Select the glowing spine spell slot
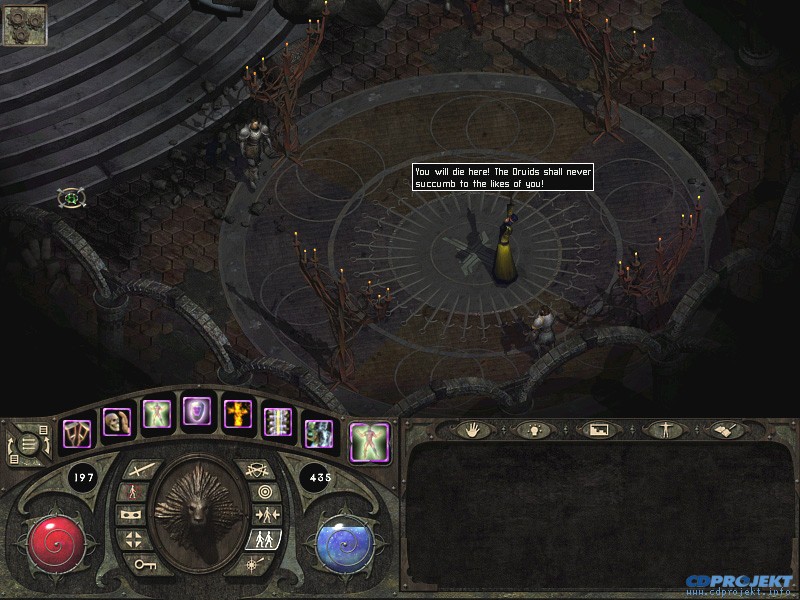Viewport: 800px width, 600px height. 277,422
